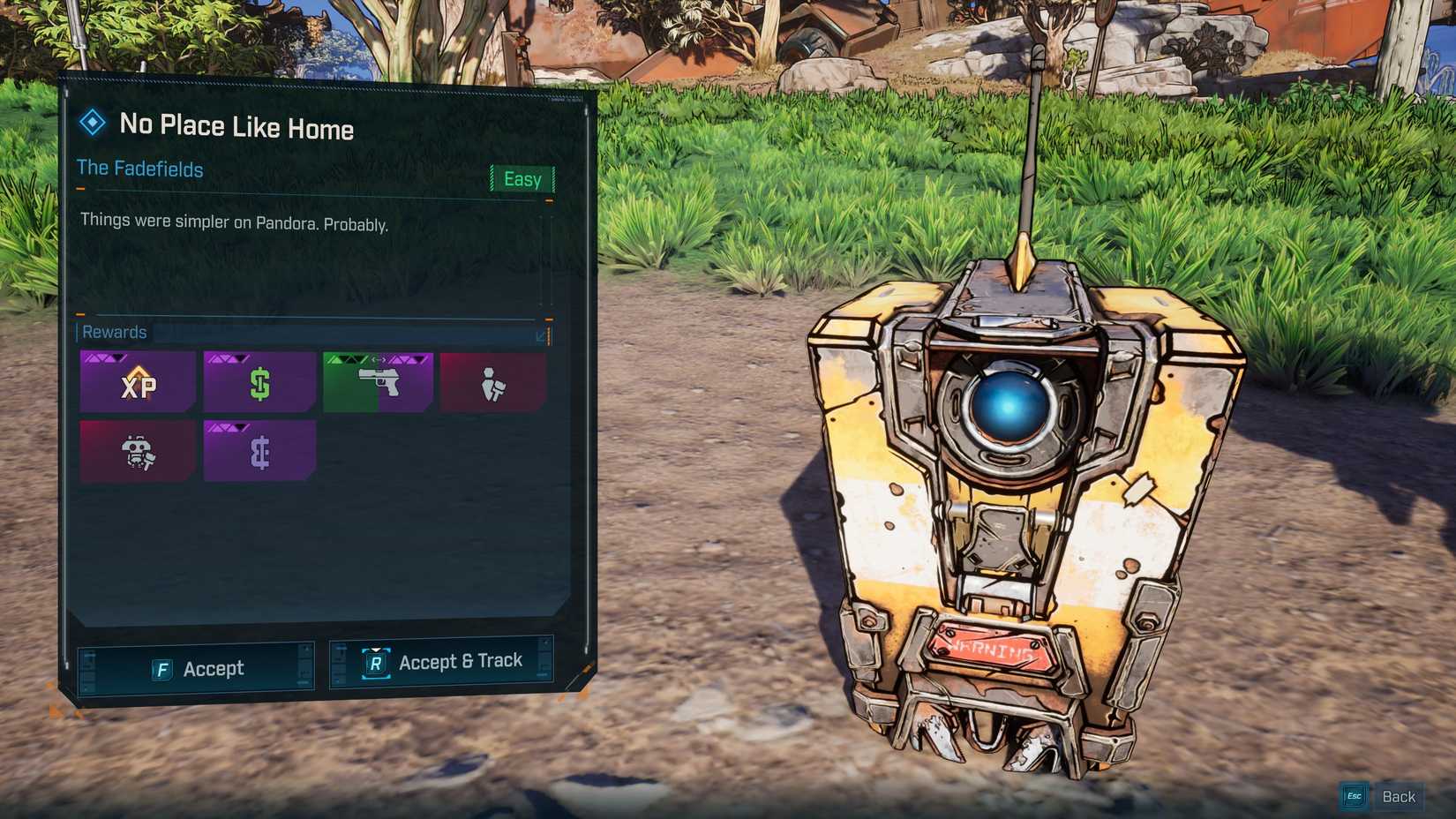Go back with the Back button
The image size is (1456, 819).
pos(1383,796)
